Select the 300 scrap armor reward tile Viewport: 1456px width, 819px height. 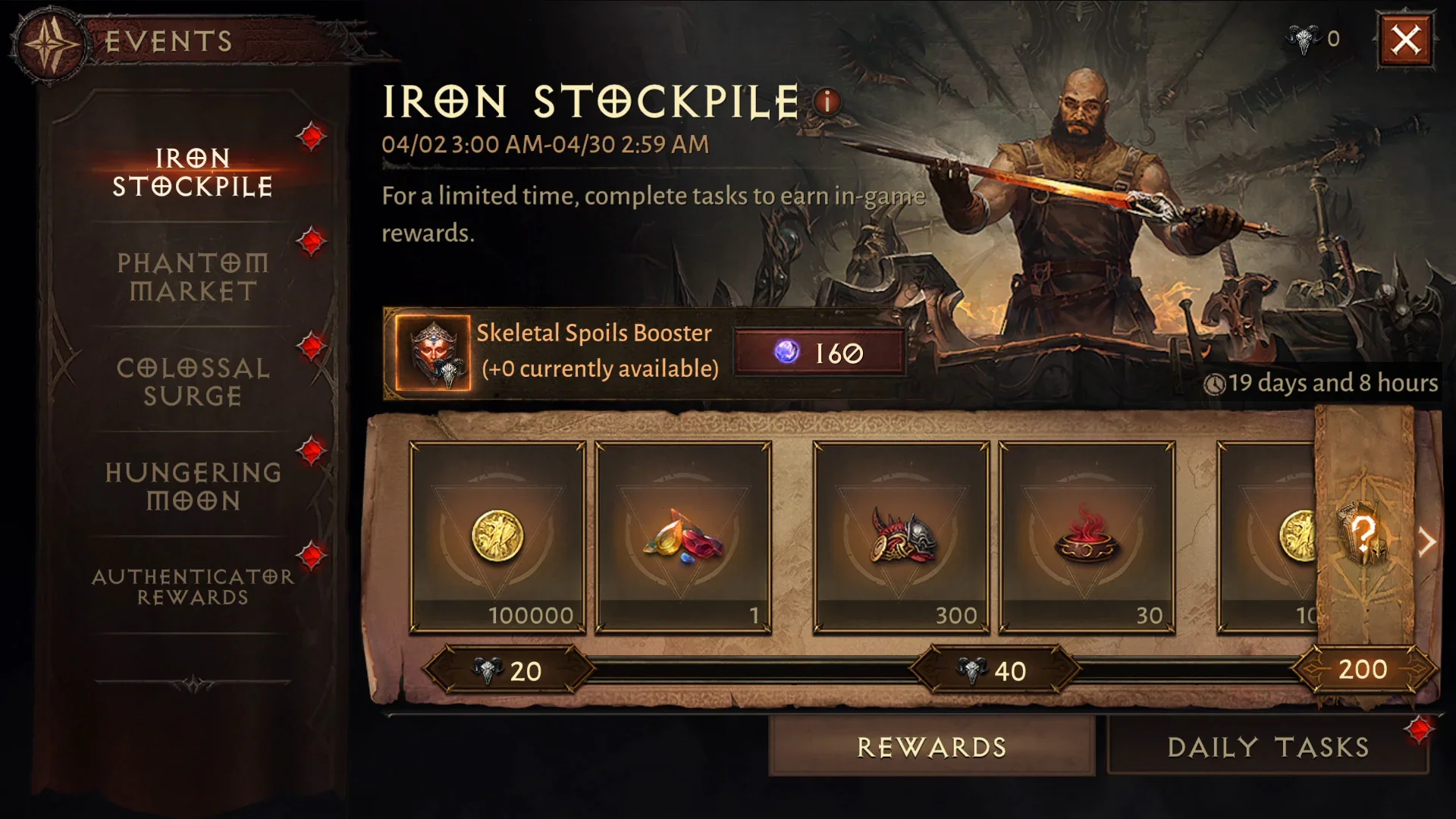pos(901,537)
